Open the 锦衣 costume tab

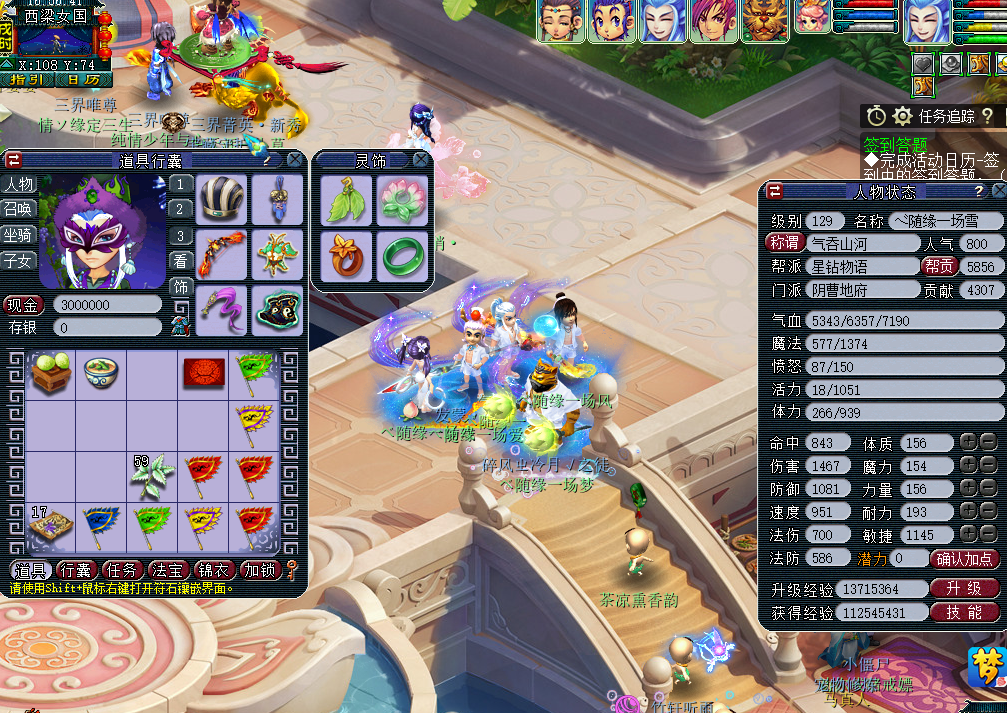(x=214, y=570)
